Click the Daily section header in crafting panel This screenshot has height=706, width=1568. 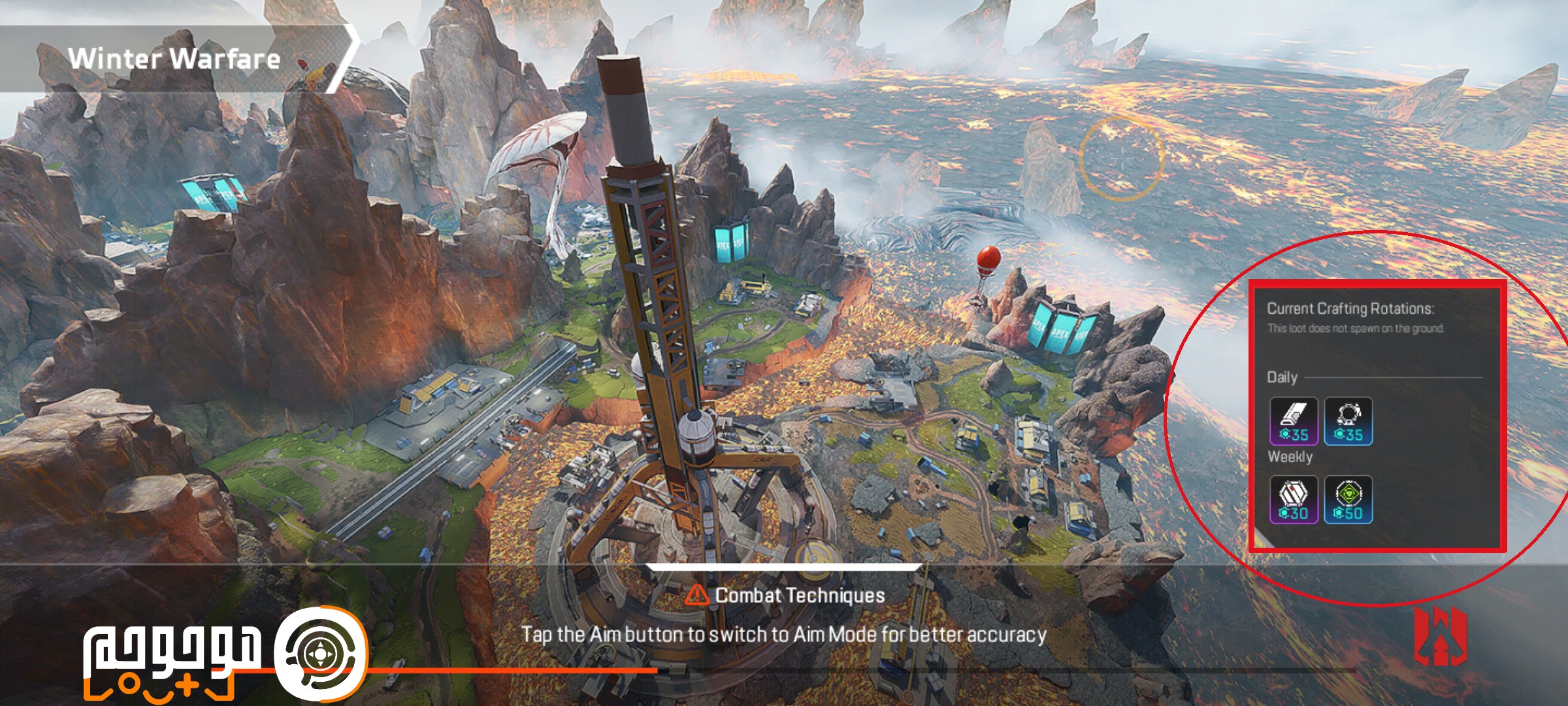pos(1282,376)
